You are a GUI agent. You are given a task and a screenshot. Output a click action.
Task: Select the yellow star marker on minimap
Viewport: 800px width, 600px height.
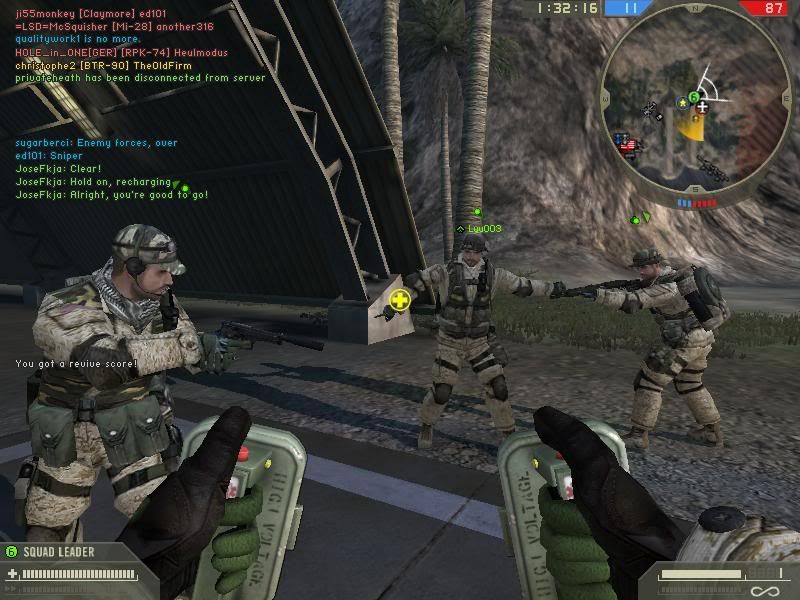[682, 103]
